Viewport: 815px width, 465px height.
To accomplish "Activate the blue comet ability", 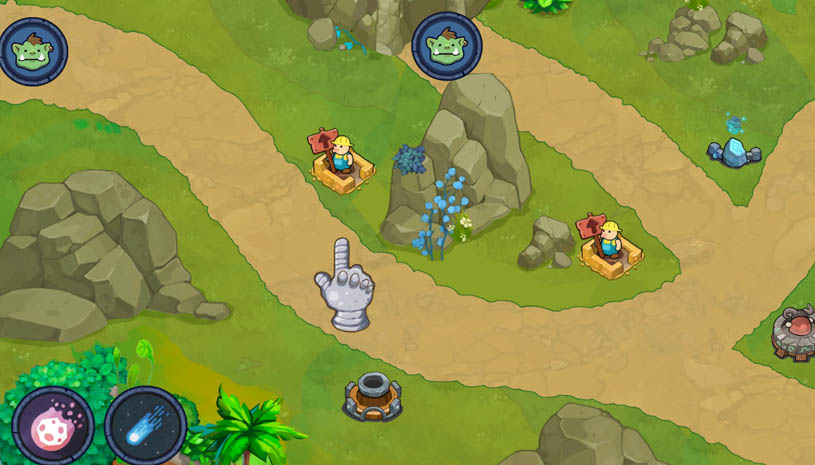I will pyautogui.click(x=146, y=426).
